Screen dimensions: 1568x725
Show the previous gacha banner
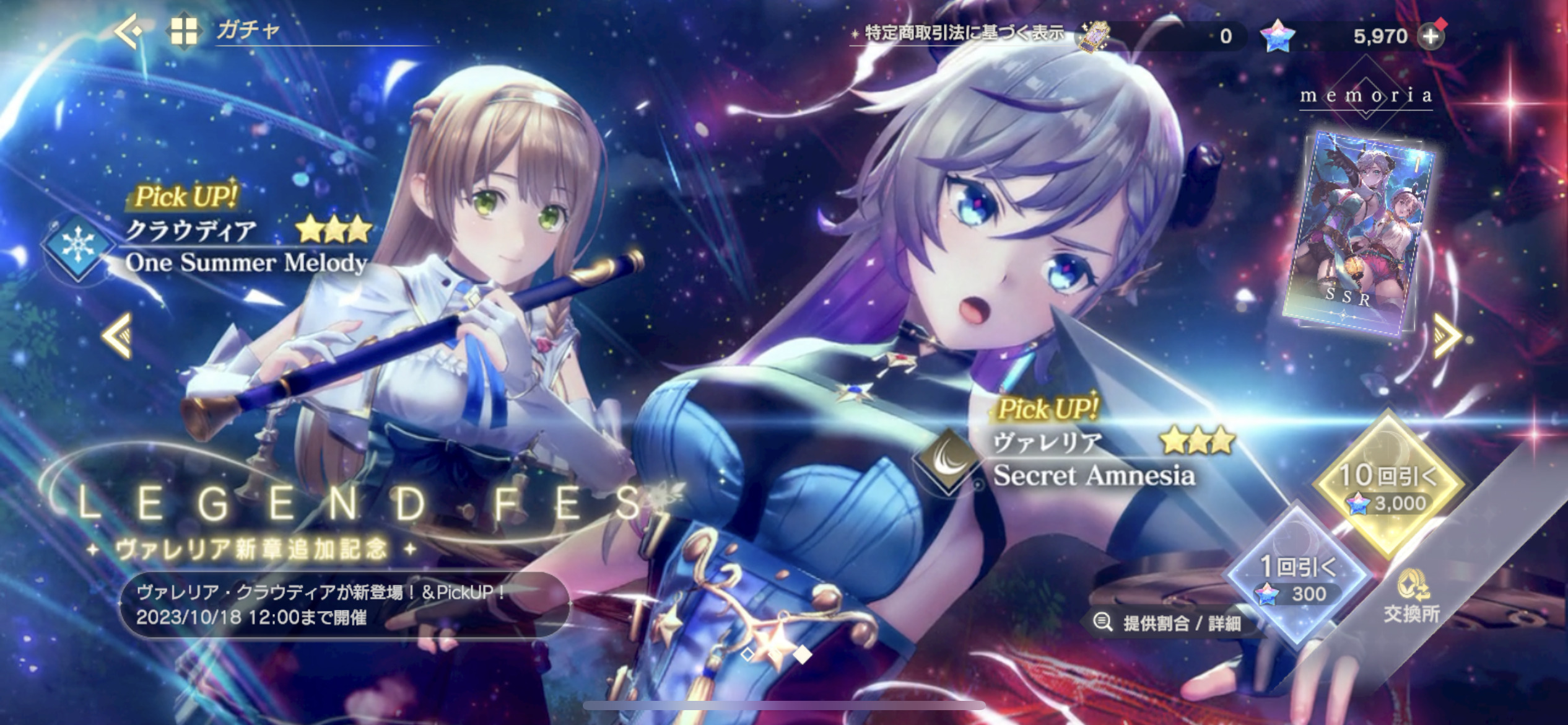click(118, 336)
